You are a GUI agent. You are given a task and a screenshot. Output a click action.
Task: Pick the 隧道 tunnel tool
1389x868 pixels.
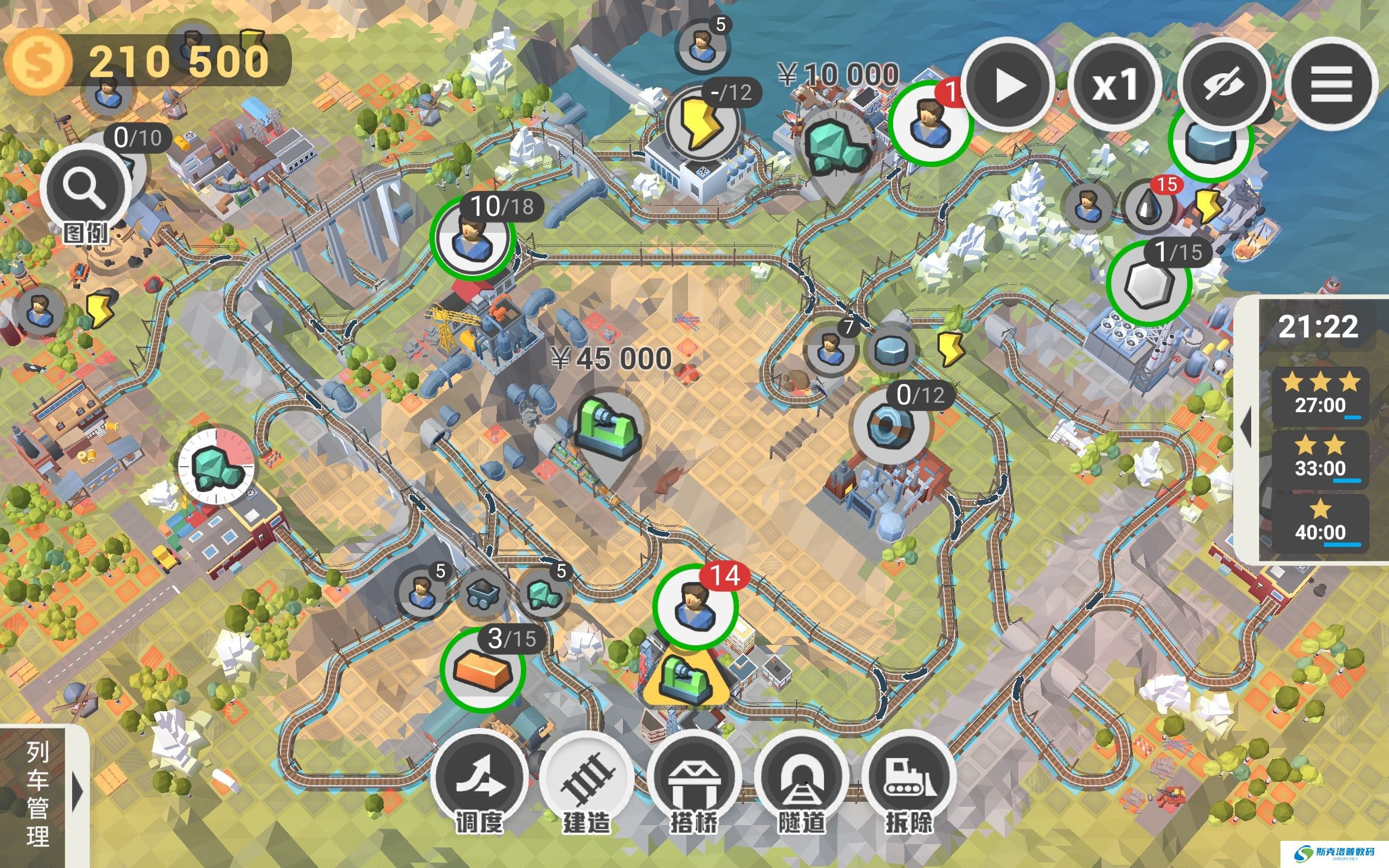[x=801, y=781]
